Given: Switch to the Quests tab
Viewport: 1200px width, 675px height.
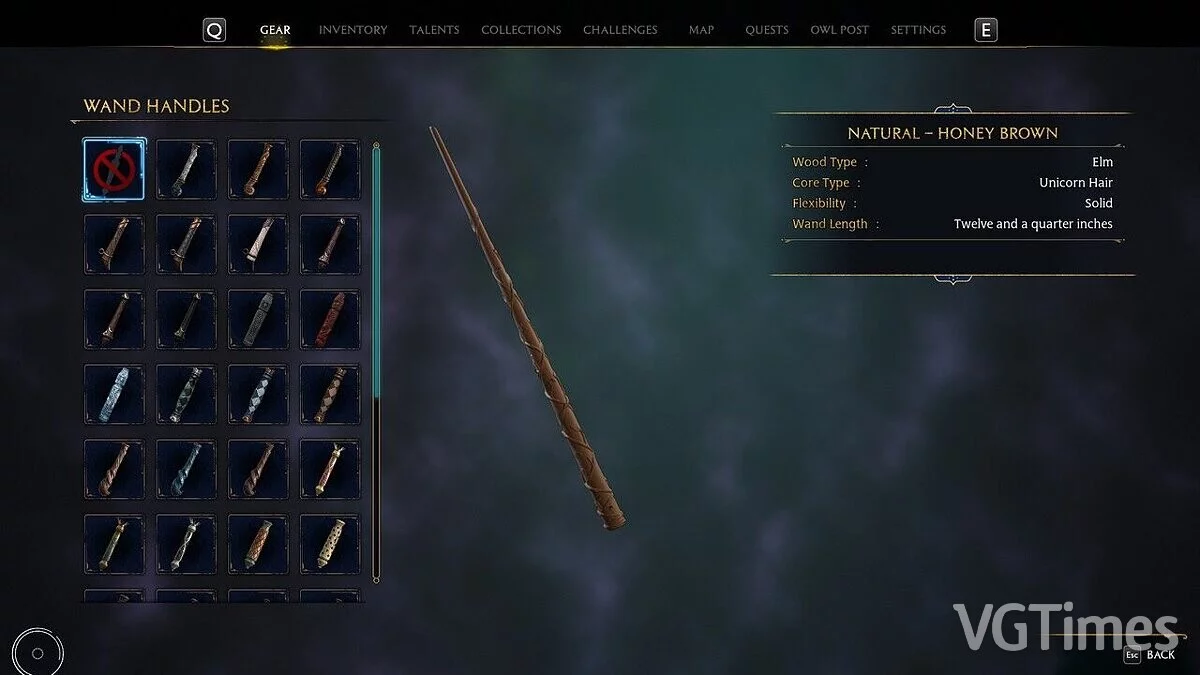Looking at the screenshot, I should 767,30.
